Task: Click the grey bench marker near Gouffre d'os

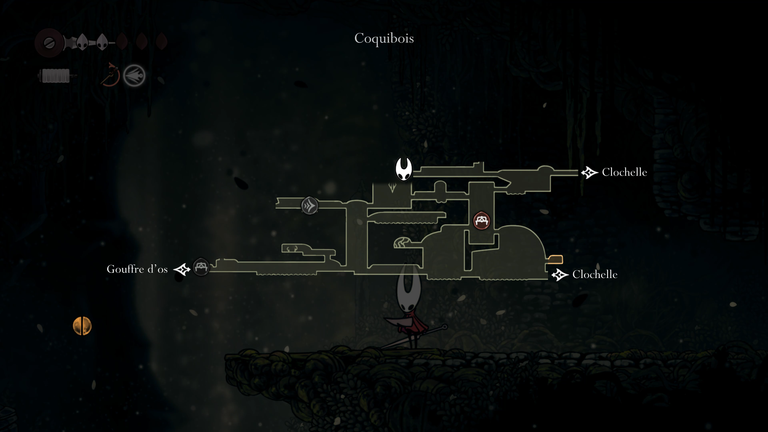Action: click(x=201, y=267)
